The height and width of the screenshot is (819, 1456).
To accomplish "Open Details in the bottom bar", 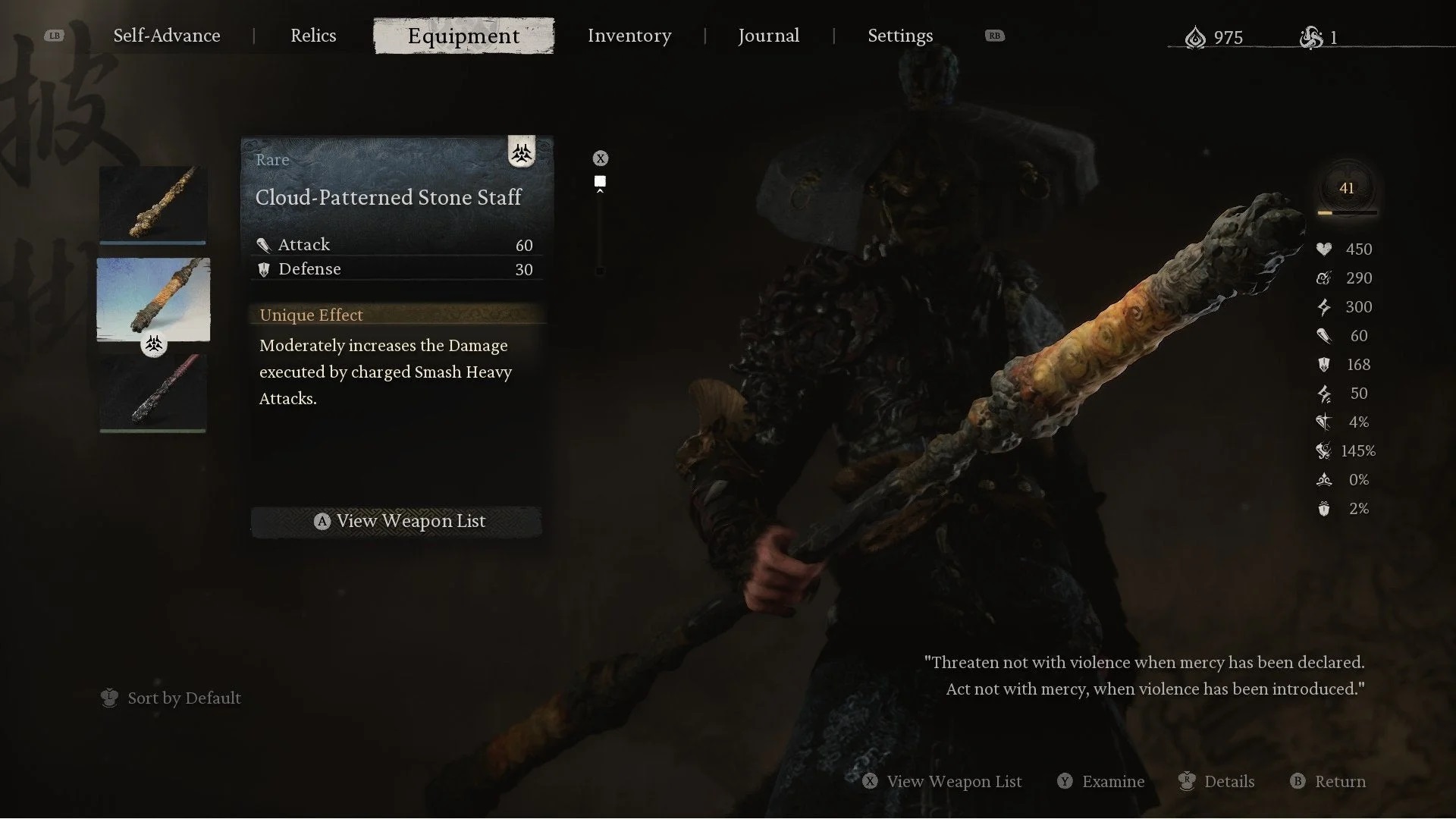I will coord(1217,781).
